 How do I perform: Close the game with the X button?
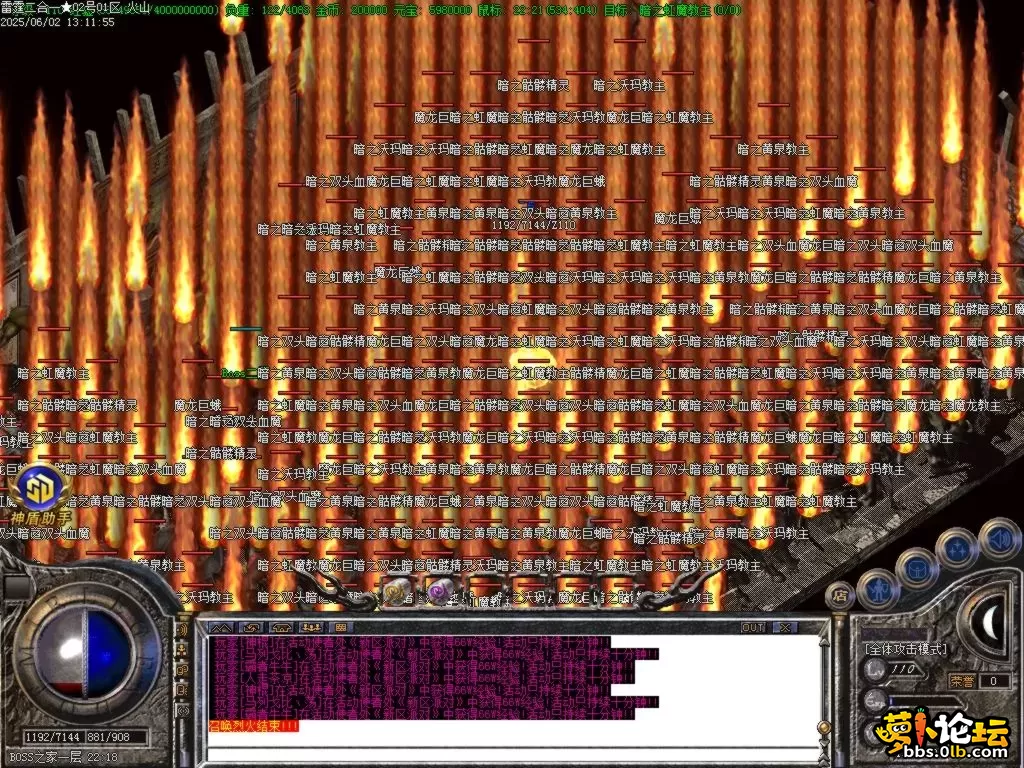pos(784,628)
